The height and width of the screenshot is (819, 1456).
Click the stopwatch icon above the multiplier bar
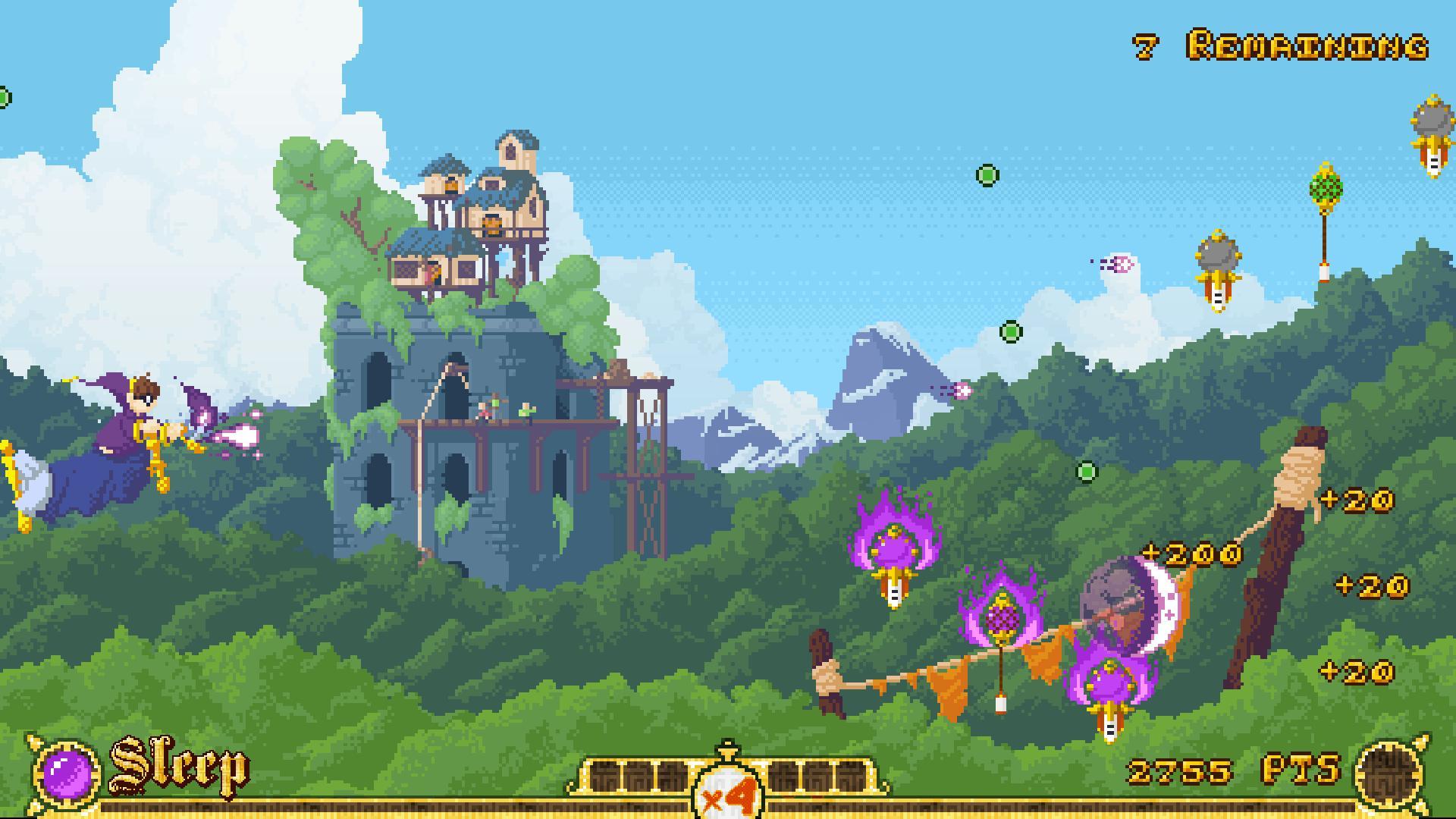pos(727,742)
